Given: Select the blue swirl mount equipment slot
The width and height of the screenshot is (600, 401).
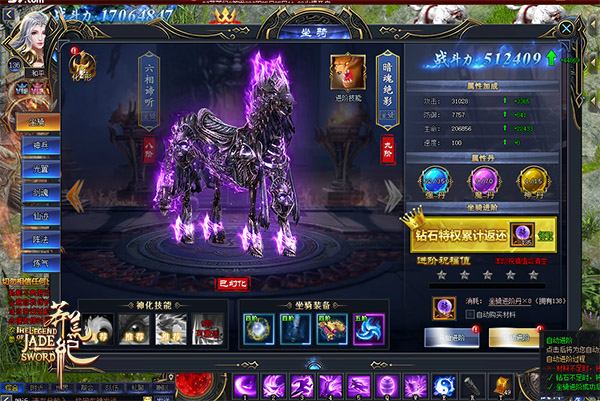Looking at the screenshot, I should (x=368, y=327).
